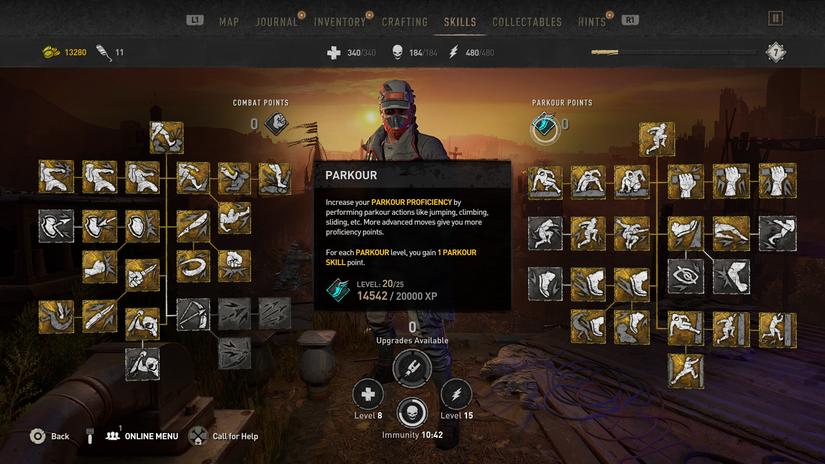The image size is (825, 464).
Task: Go Back from the skills screen
Action: click(50, 436)
